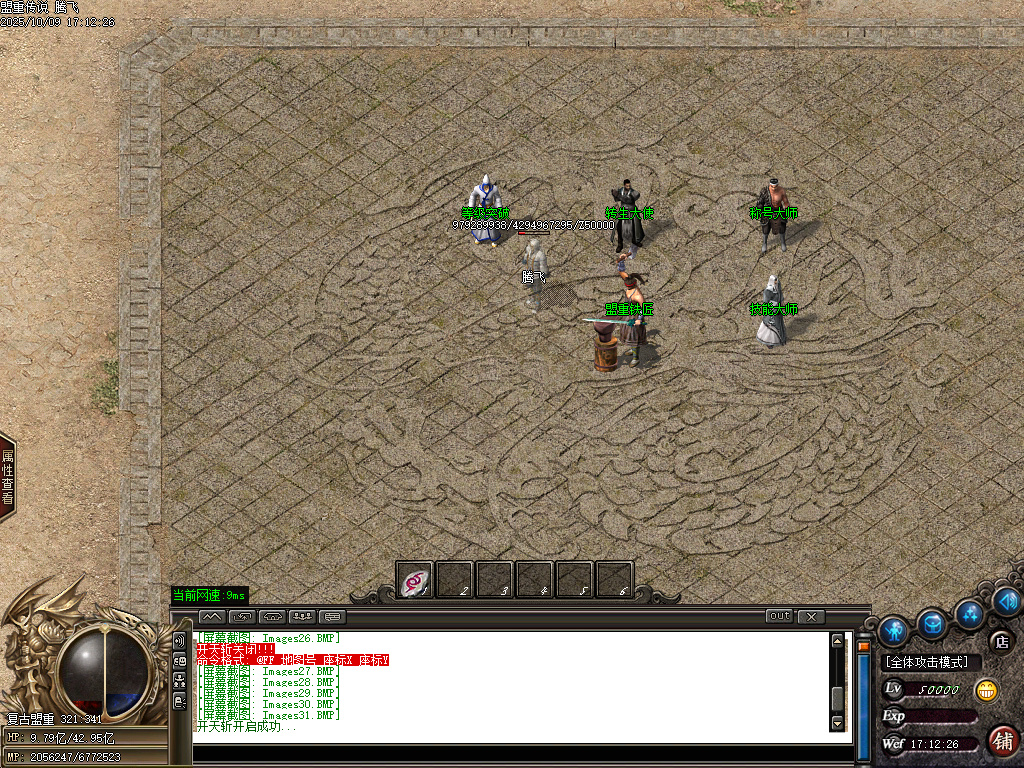Click the chat message log box

510,685
